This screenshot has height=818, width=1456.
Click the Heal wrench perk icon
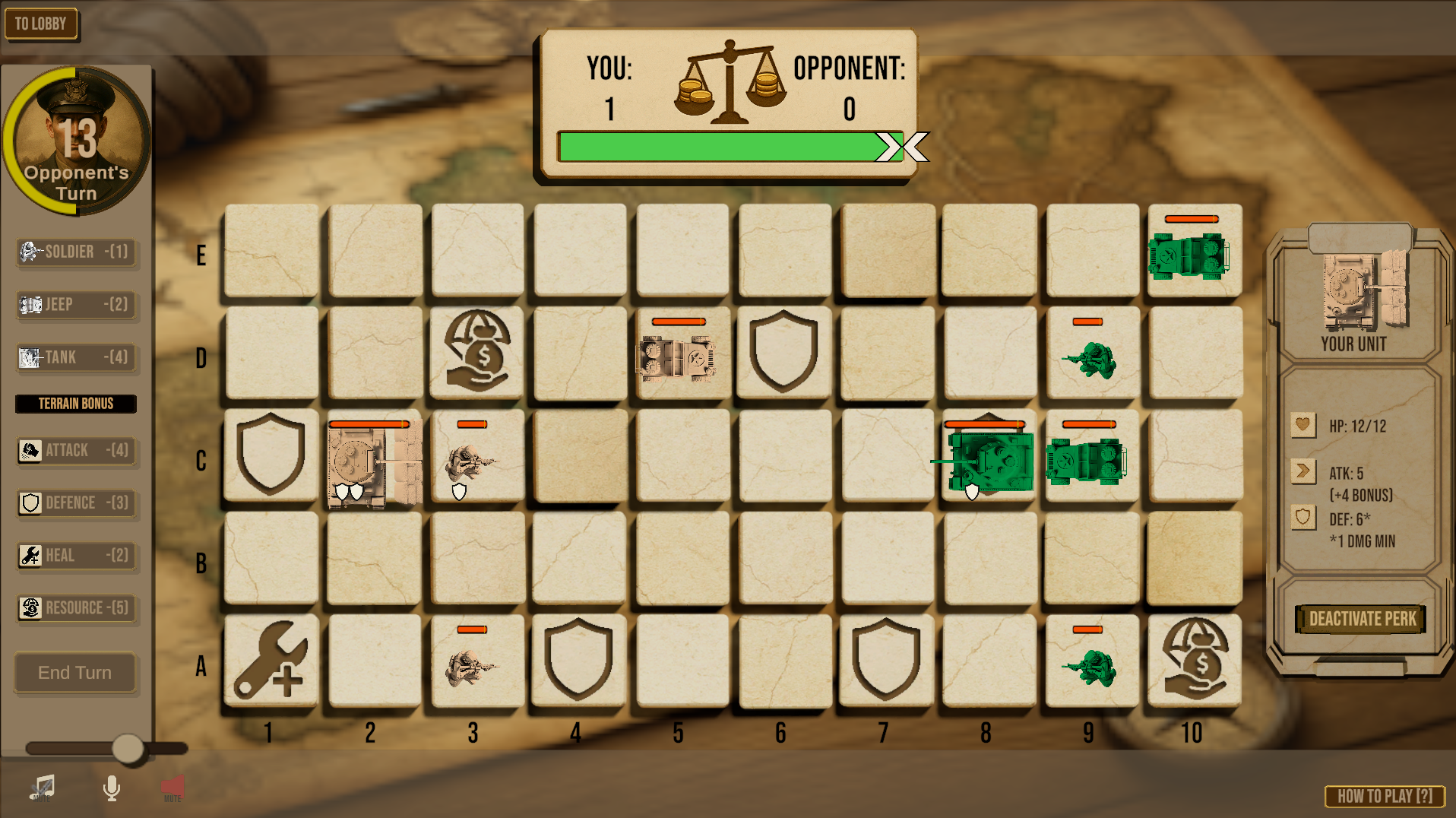[29, 556]
